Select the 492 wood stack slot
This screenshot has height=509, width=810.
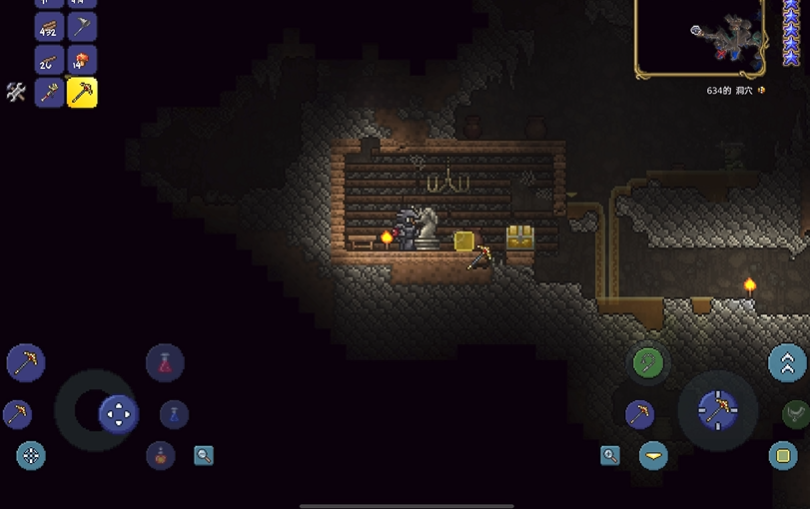pyautogui.click(x=49, y=27)
